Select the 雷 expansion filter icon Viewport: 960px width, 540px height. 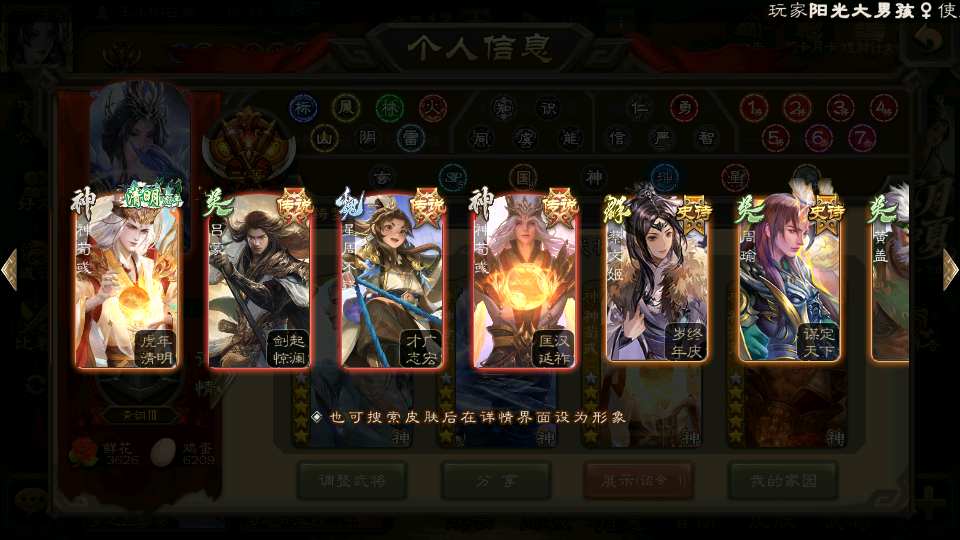(x=411, y=137)
